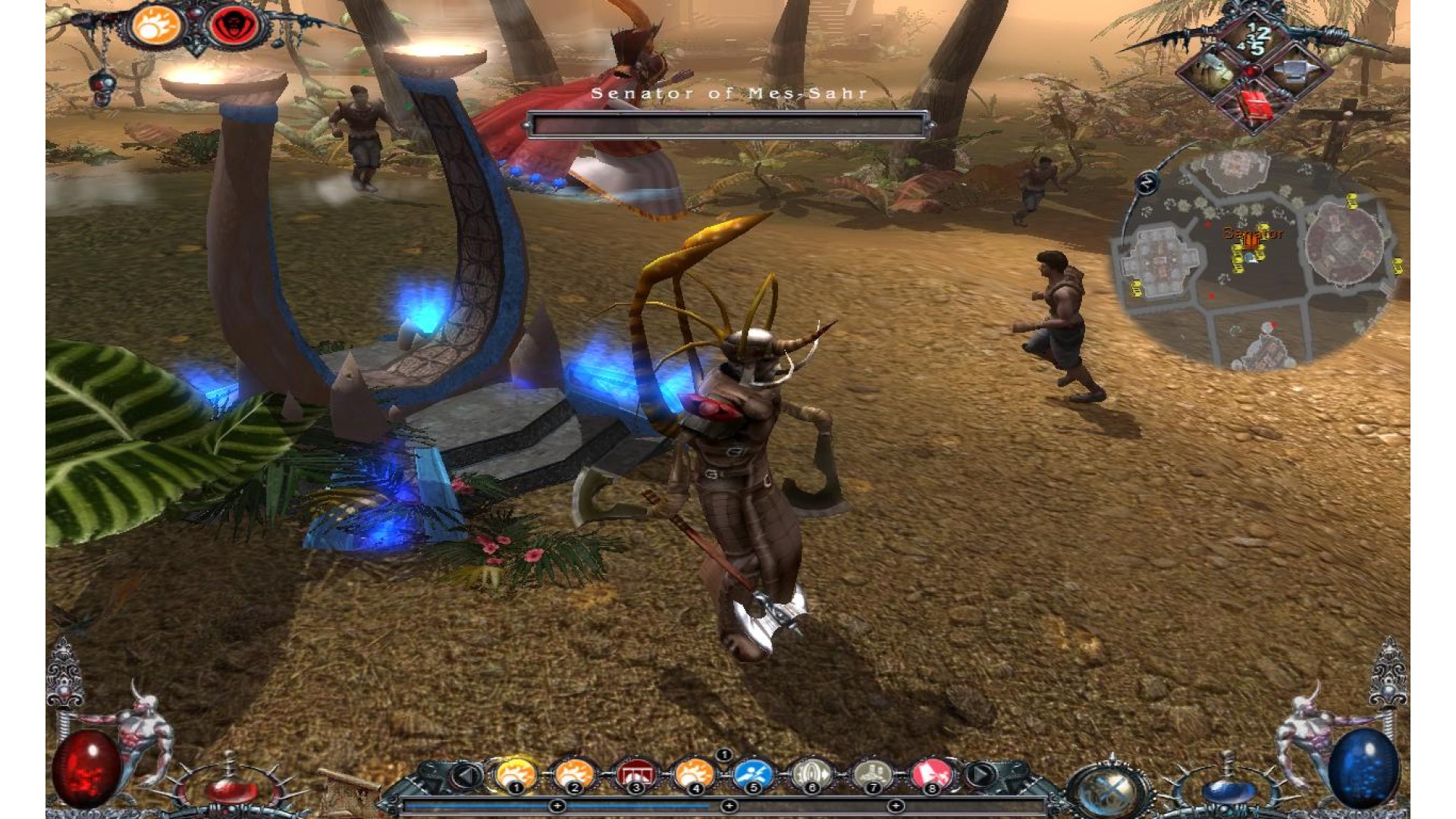
Task: Open the anvil panel in diamond menu
Action: (x=1294, y=73)
